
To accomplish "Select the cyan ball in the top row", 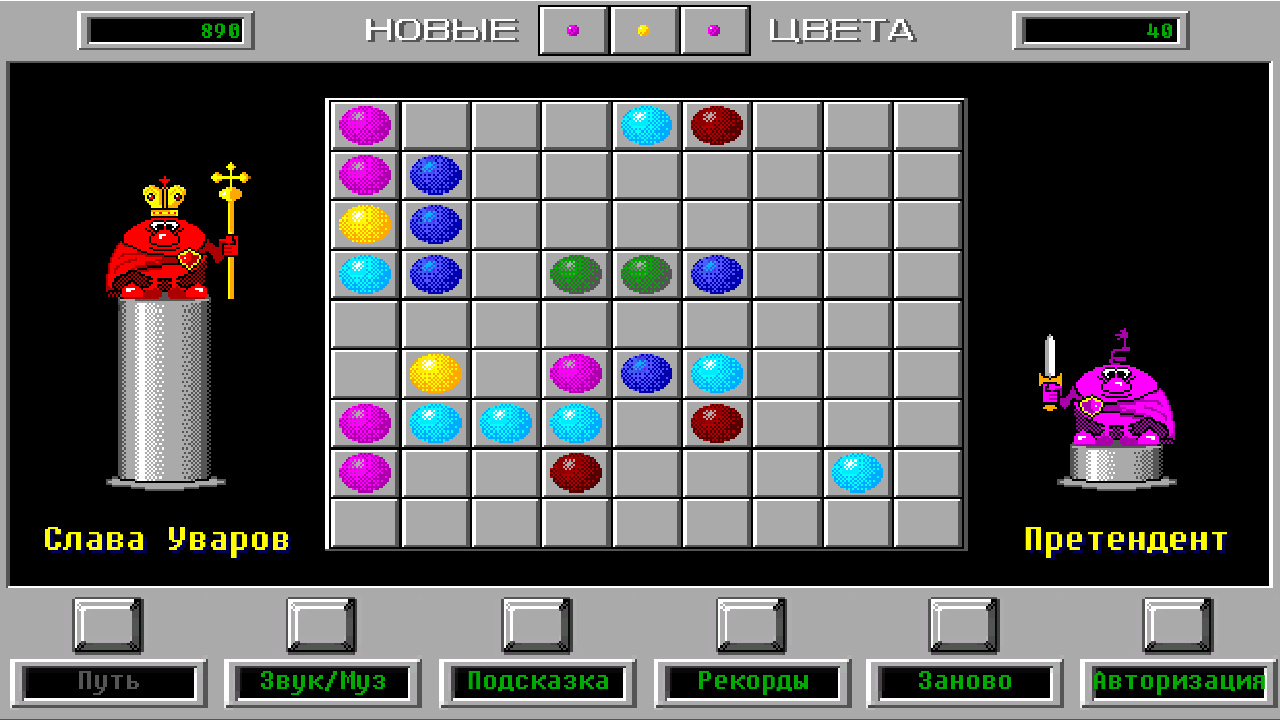I will pos(644,125).
